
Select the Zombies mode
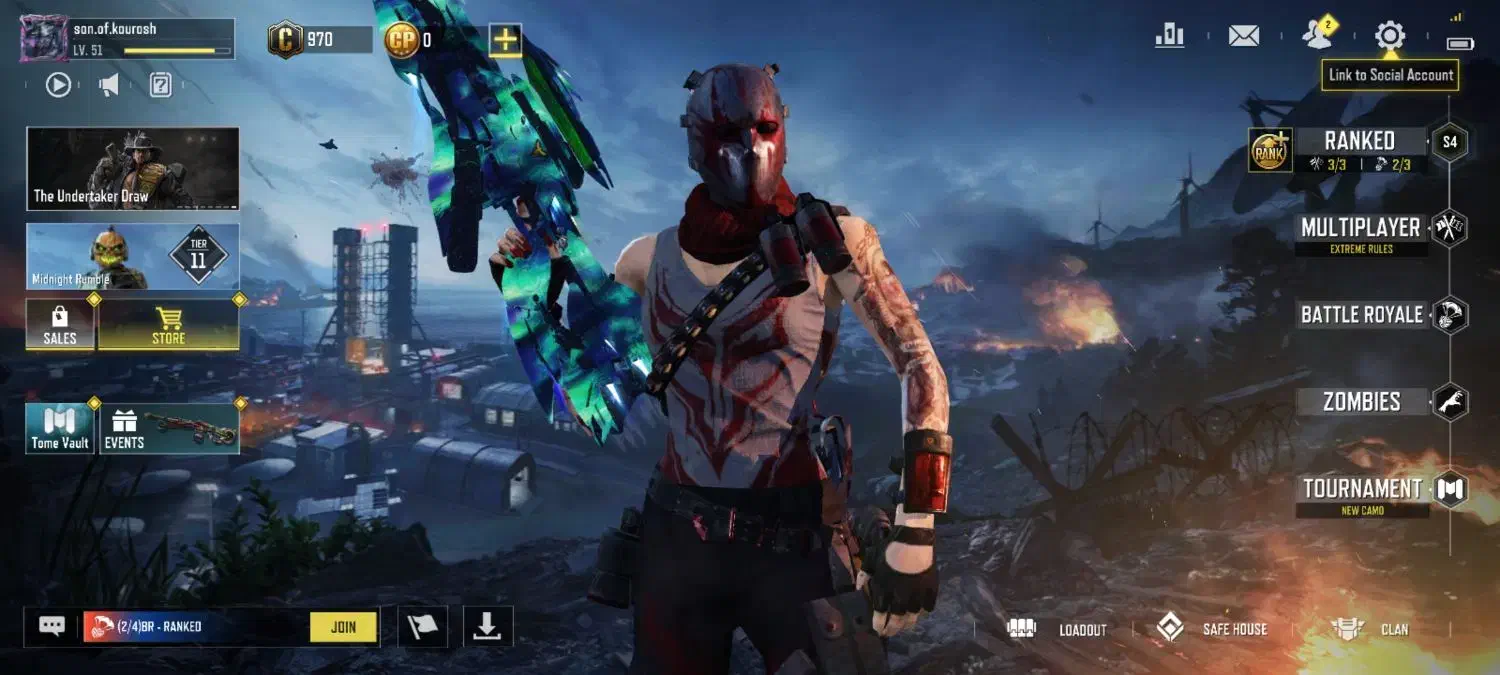pos(1361,402)
